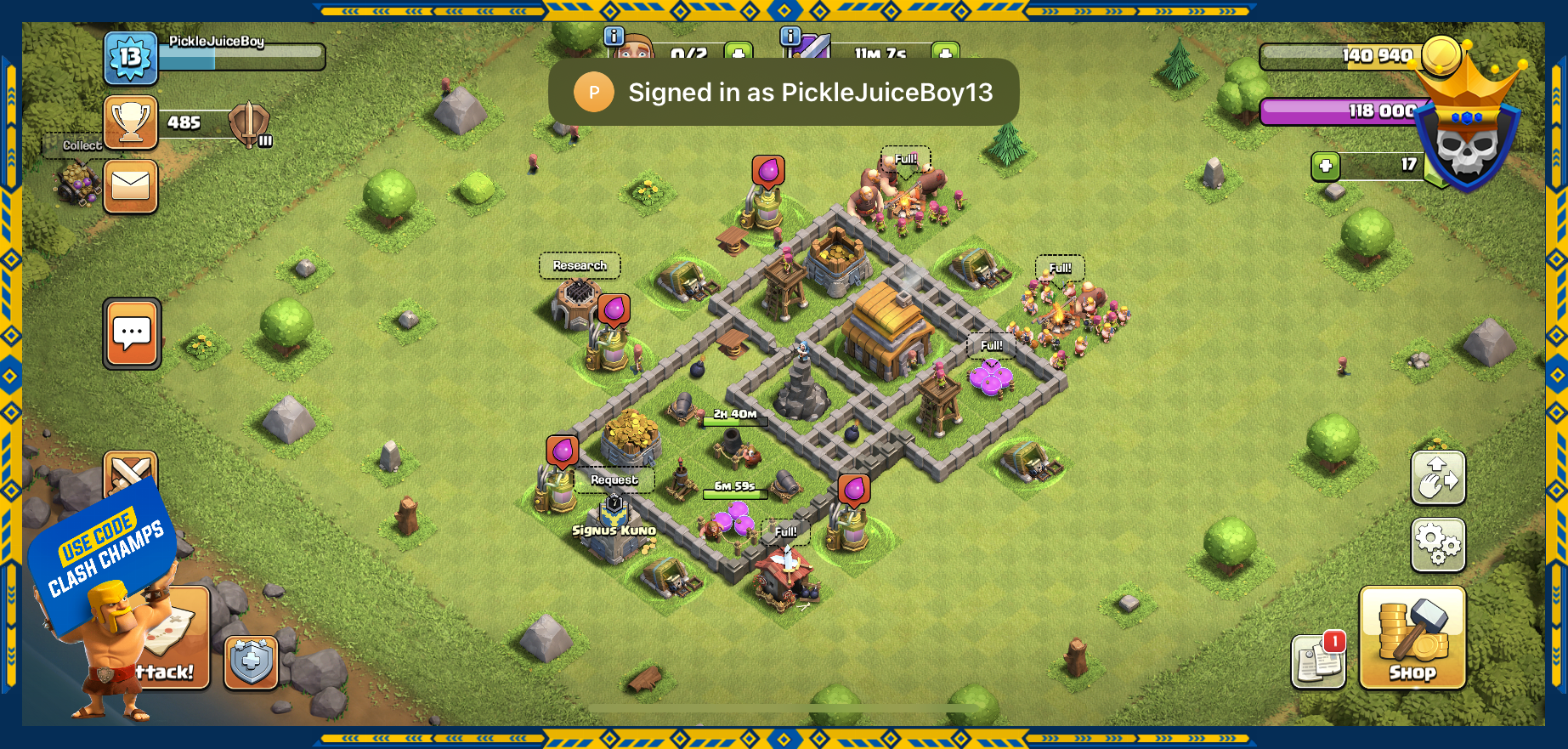This screenshot has height=749, width=1568.
Task: Open the news clipboard with red badge
Action: coord(1318,661)
